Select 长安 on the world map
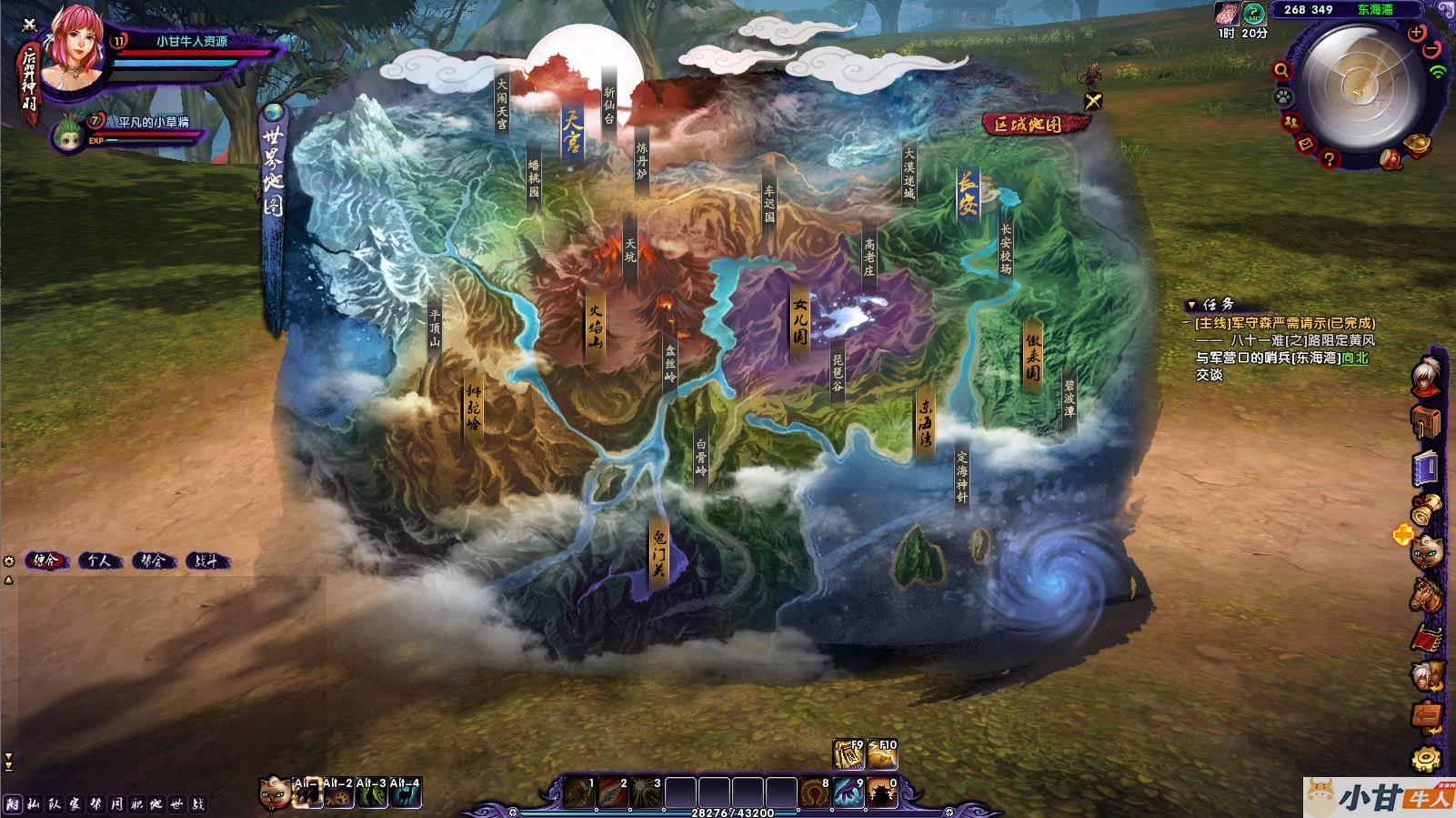This screenshot has width=1456, height=818. click(968, 194)
